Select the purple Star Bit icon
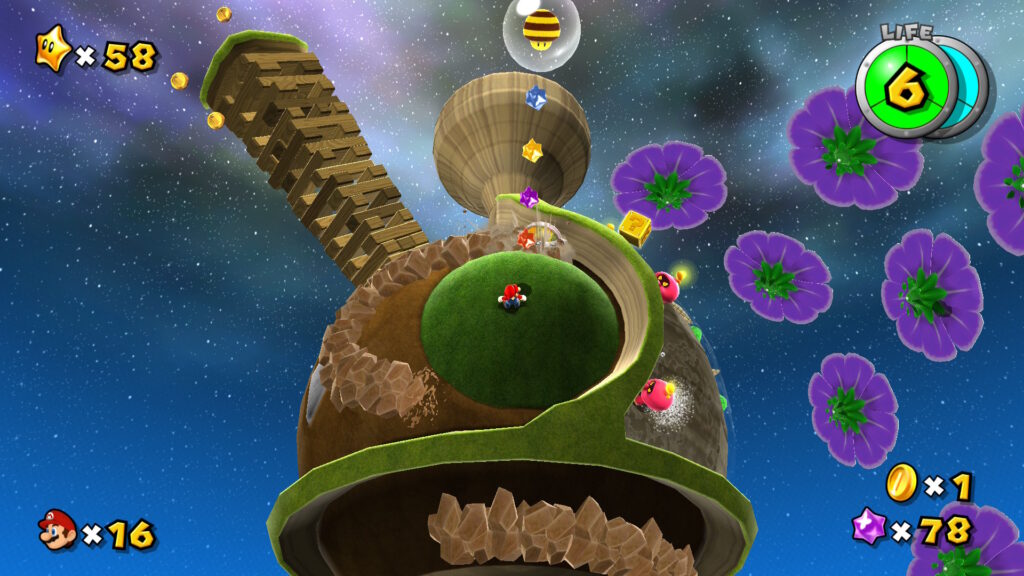Screen dimensions: 1024x576 (868, 526)
